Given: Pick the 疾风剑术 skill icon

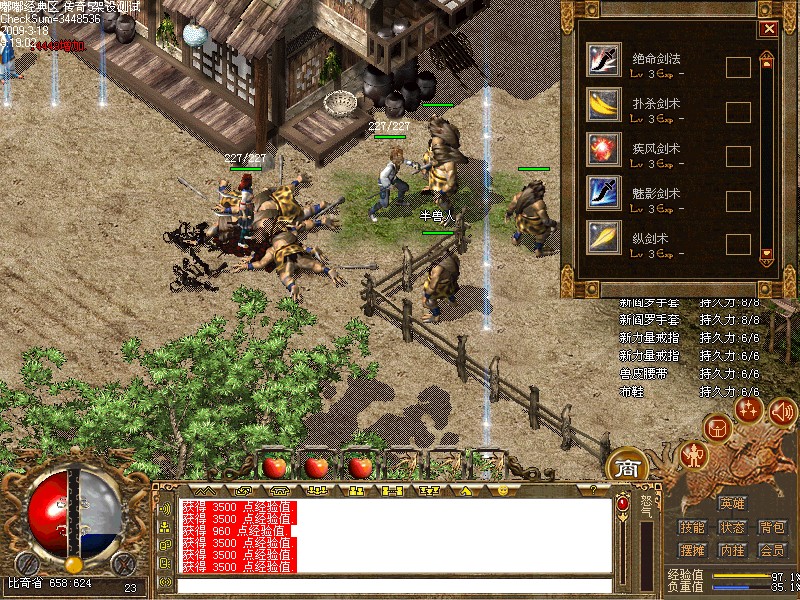Looking at the screenshot, I should [603, 147].
